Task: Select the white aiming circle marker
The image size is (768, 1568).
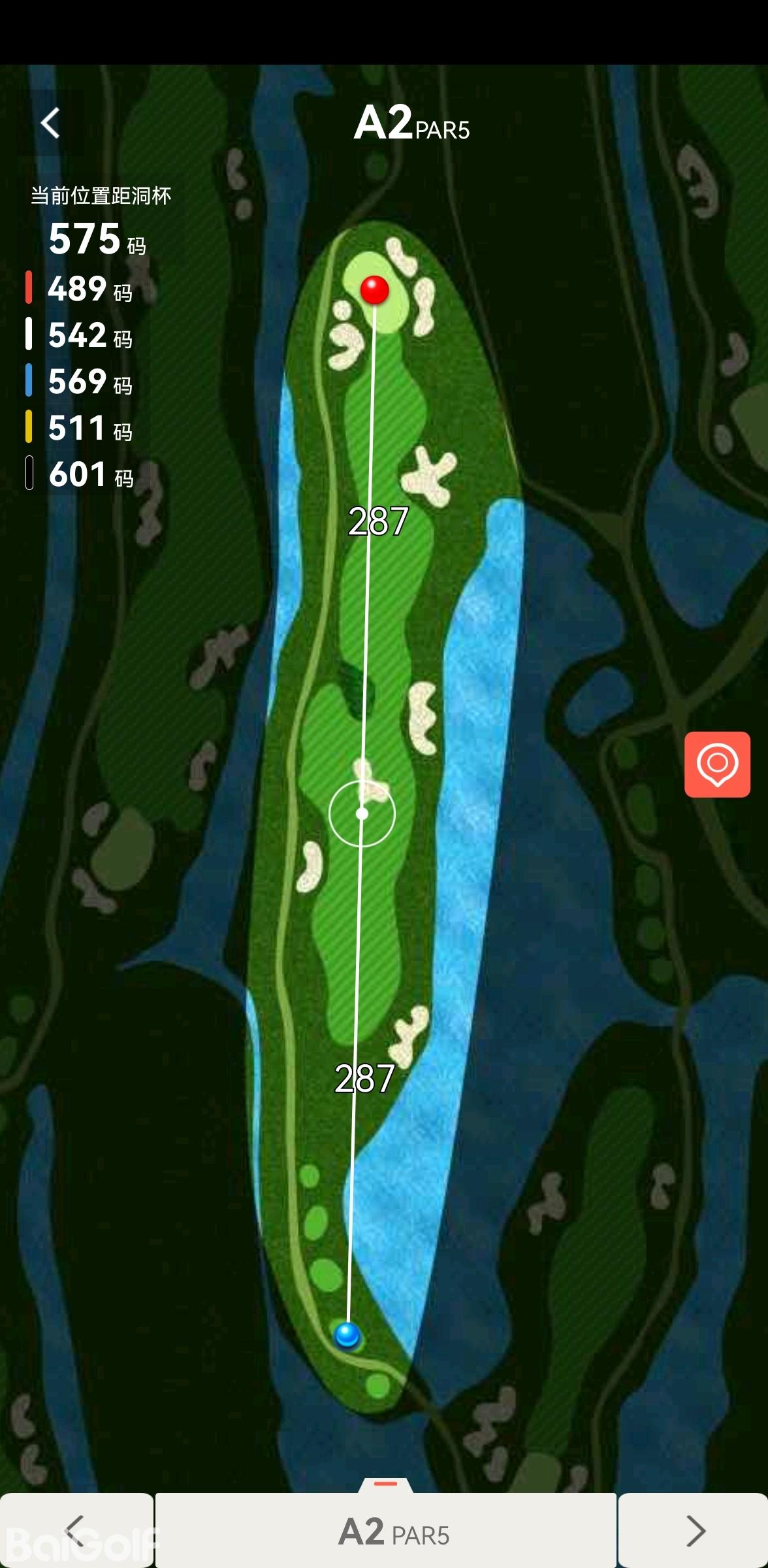Action: pyautogui.click(x=362, y=813)
